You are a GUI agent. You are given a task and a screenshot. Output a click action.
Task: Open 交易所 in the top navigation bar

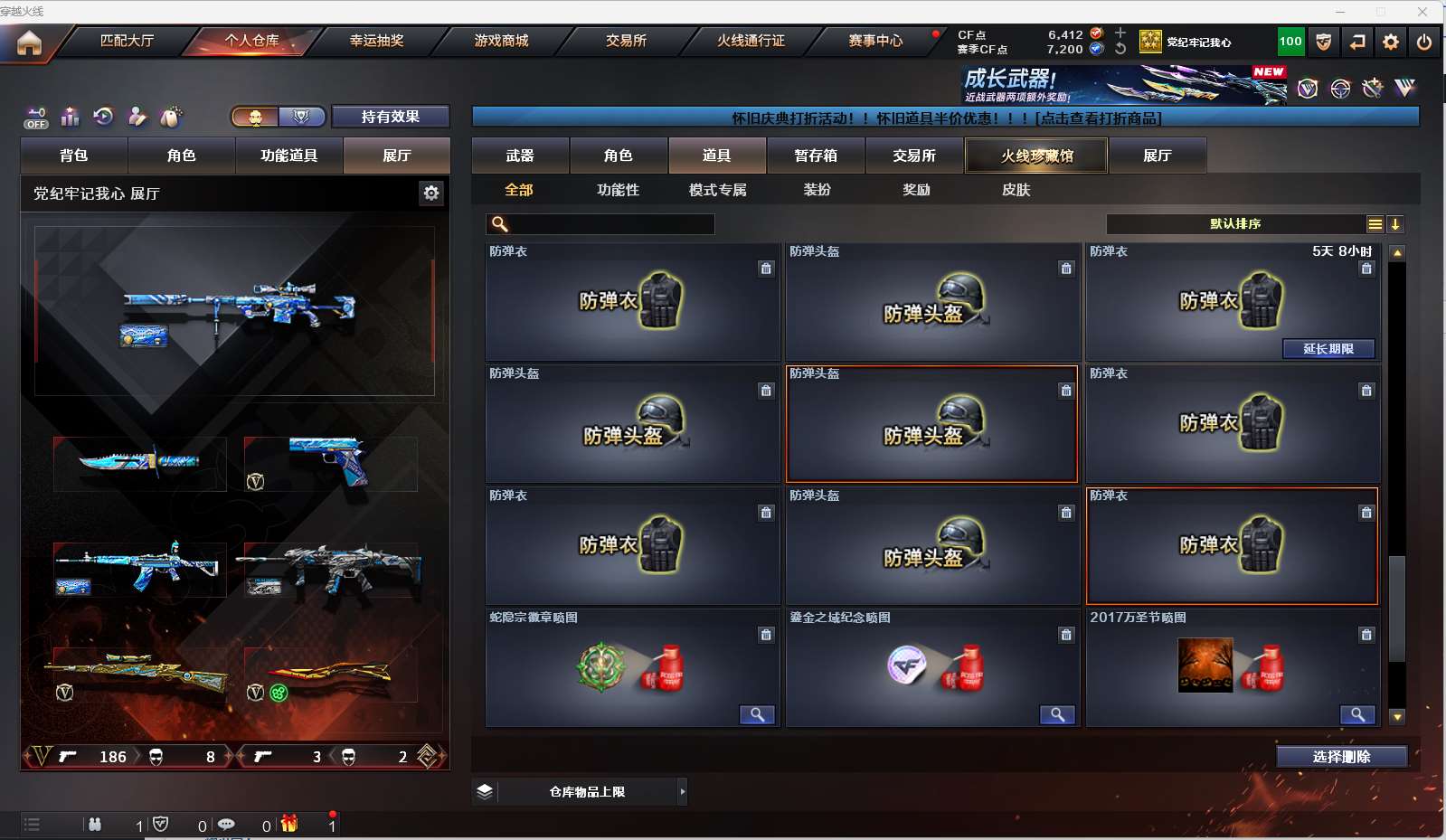coord(626,41)
